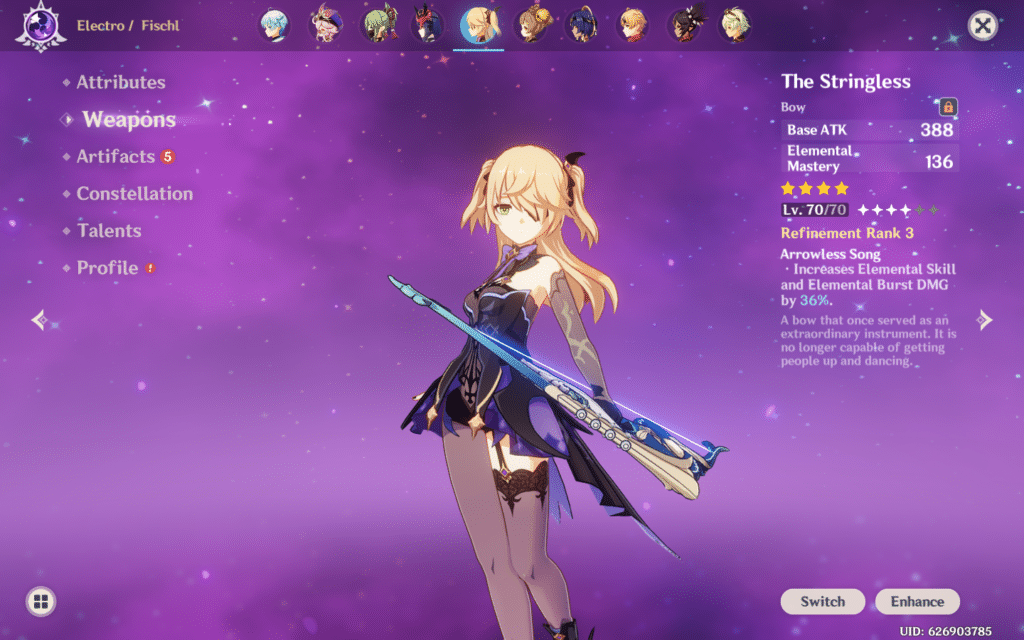The height and width of the screenshot is (640, 1024).
Task: Go to the next character with right arrow
Action: (x=985, y=320)
